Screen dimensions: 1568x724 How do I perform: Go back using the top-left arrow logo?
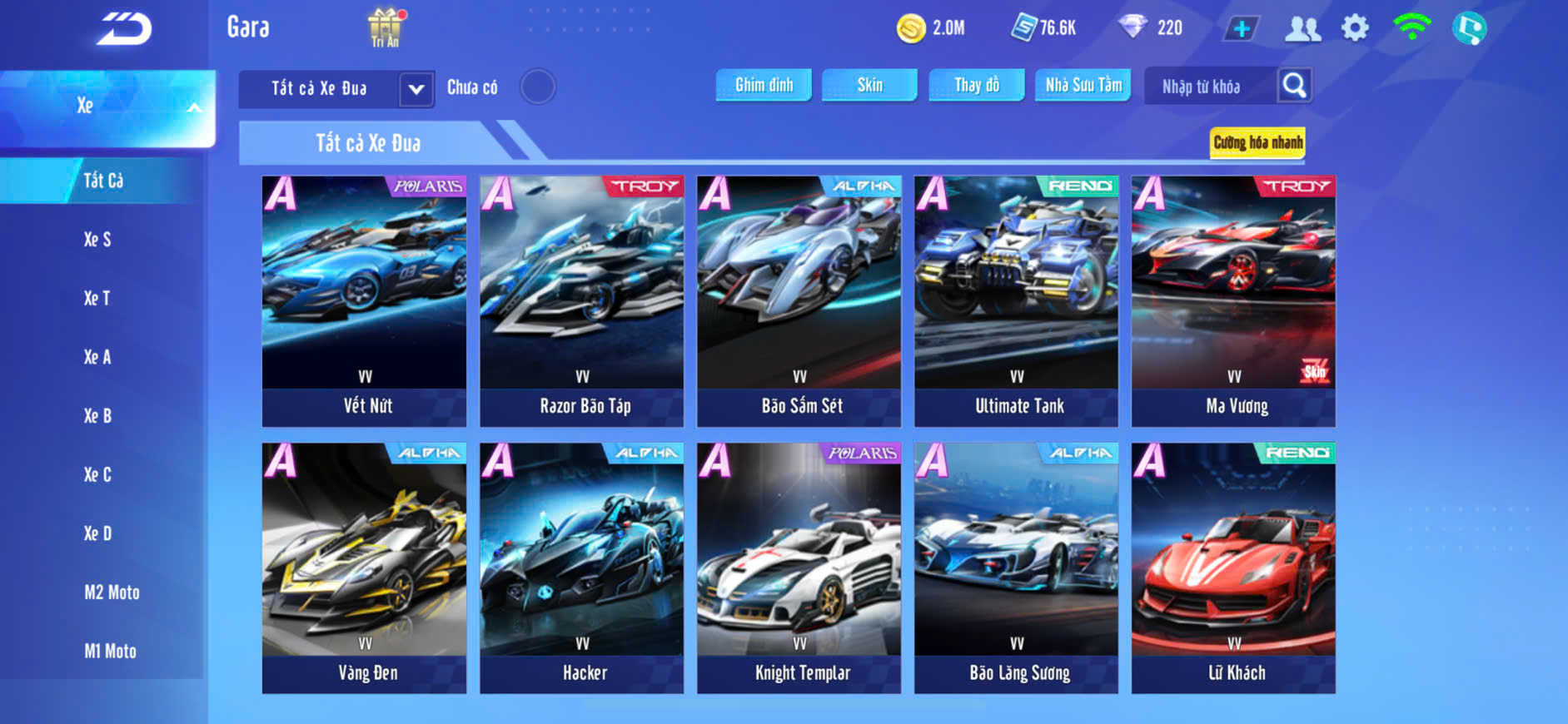pyautogui.click(x=125, y=30)
